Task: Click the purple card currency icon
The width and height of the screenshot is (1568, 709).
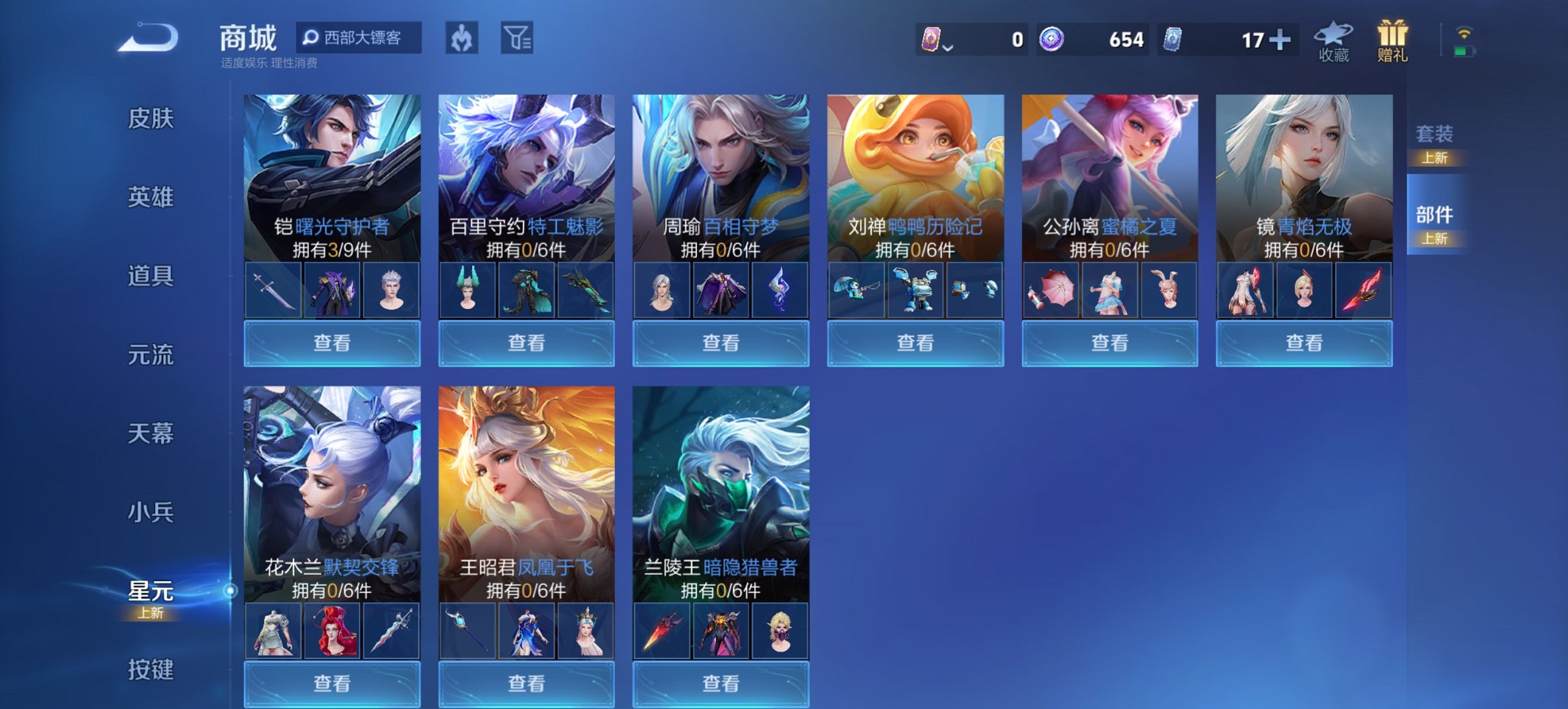Action: (933, 40)
